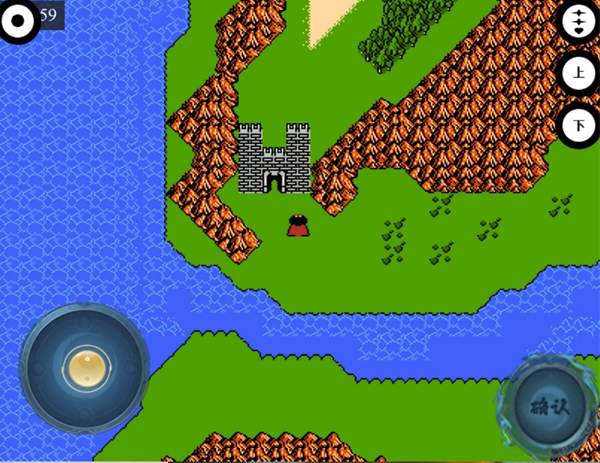Tap the virtual joystick center knob
This screenshot has width=600, height=463.
[85, 365]
